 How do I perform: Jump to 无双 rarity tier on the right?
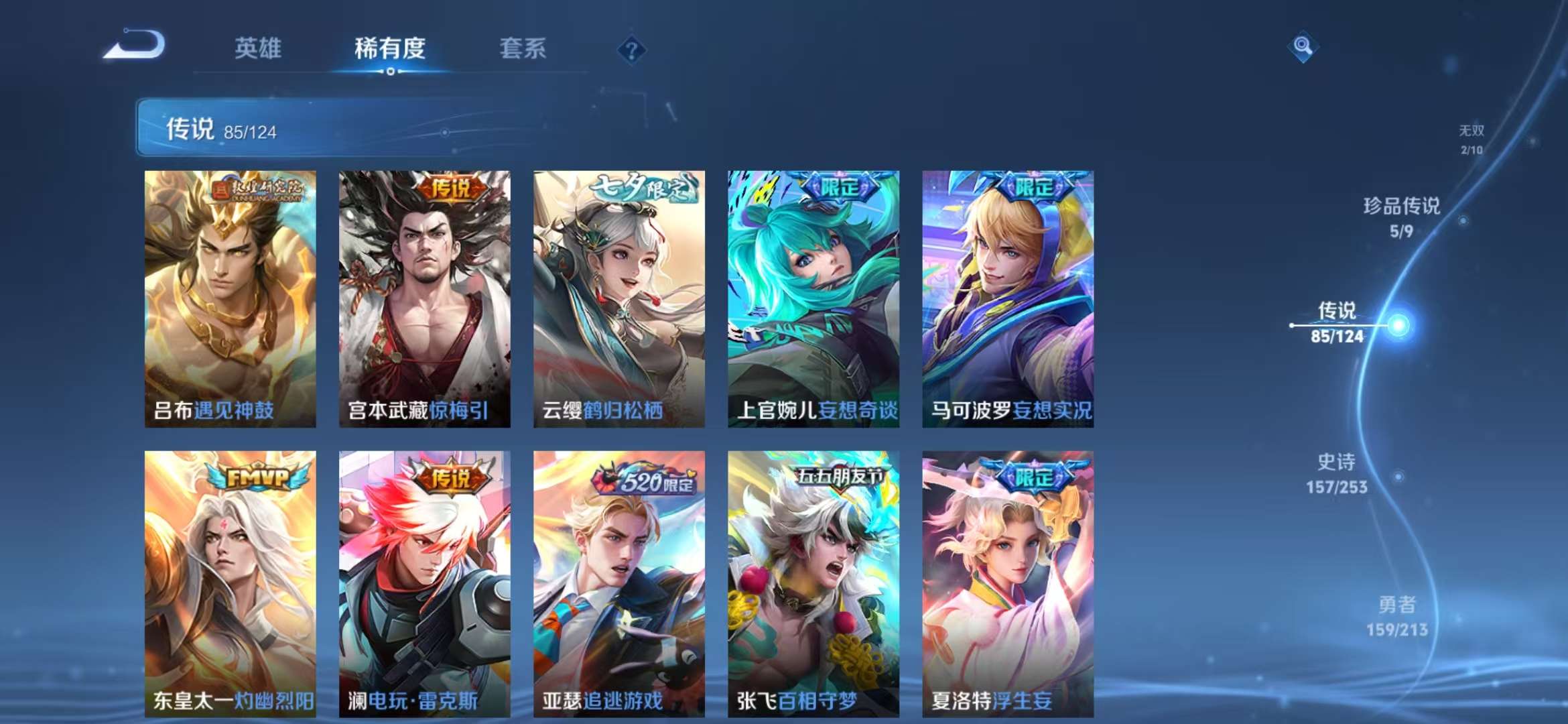click(1473, 139)
